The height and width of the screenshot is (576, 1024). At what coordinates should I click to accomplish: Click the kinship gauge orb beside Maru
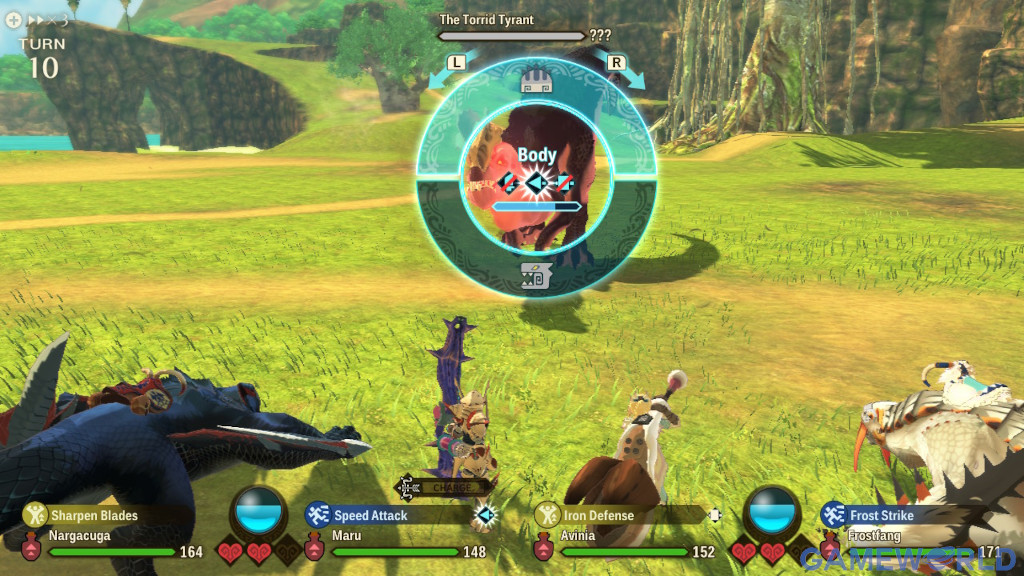(x=258, y=510)
